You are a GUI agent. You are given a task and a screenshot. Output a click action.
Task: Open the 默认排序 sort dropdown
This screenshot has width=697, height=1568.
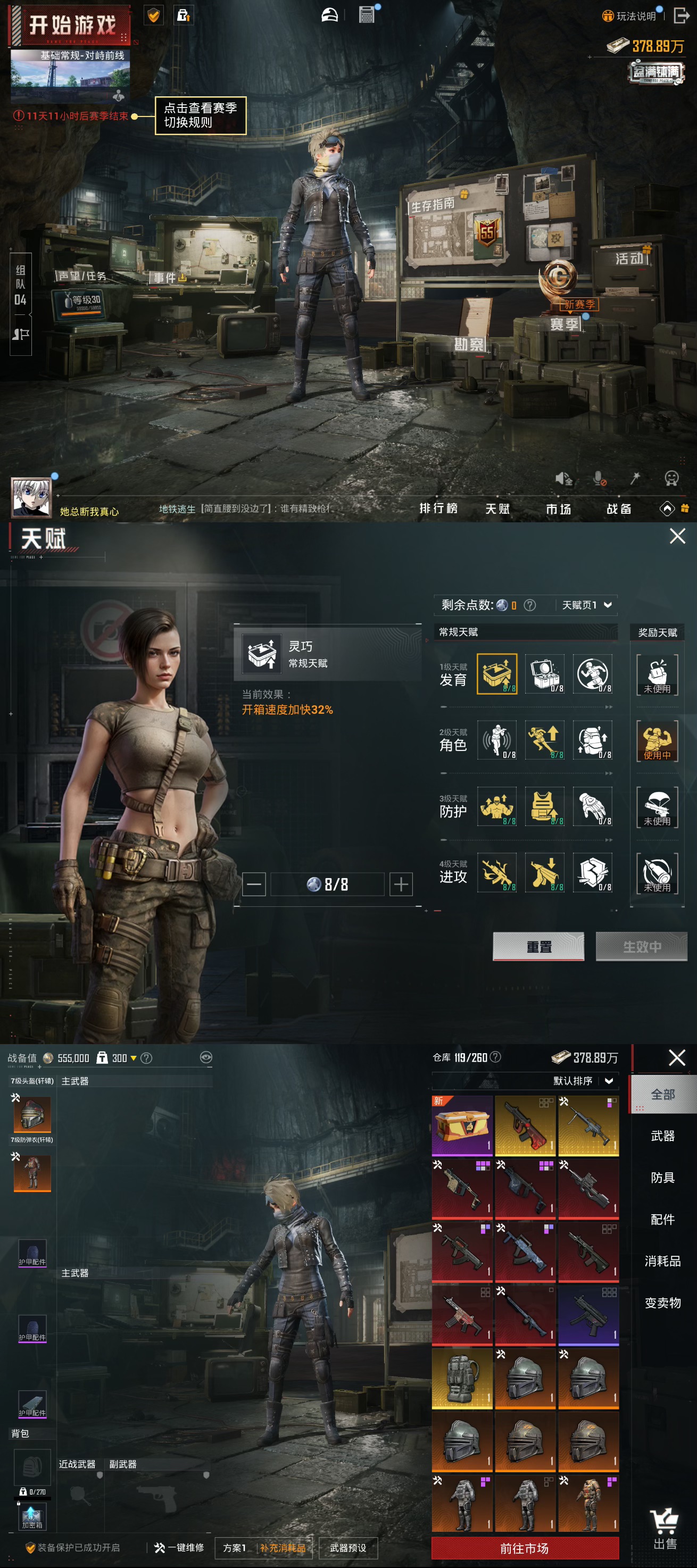click(583, 1080)
